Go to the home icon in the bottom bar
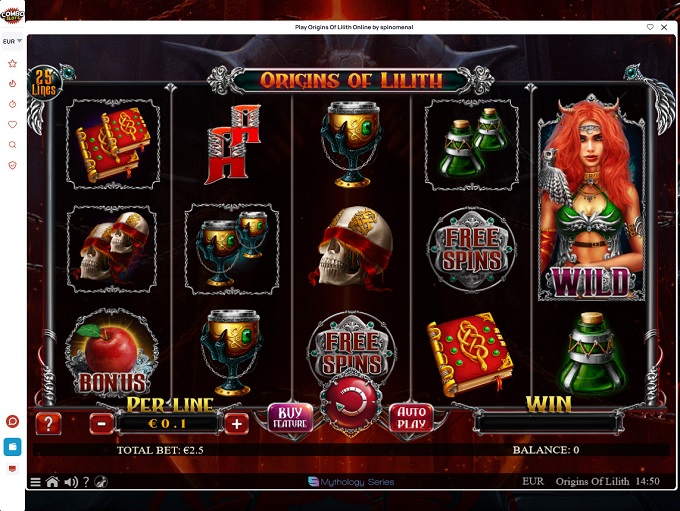680x511 pixels. (52, 482)
